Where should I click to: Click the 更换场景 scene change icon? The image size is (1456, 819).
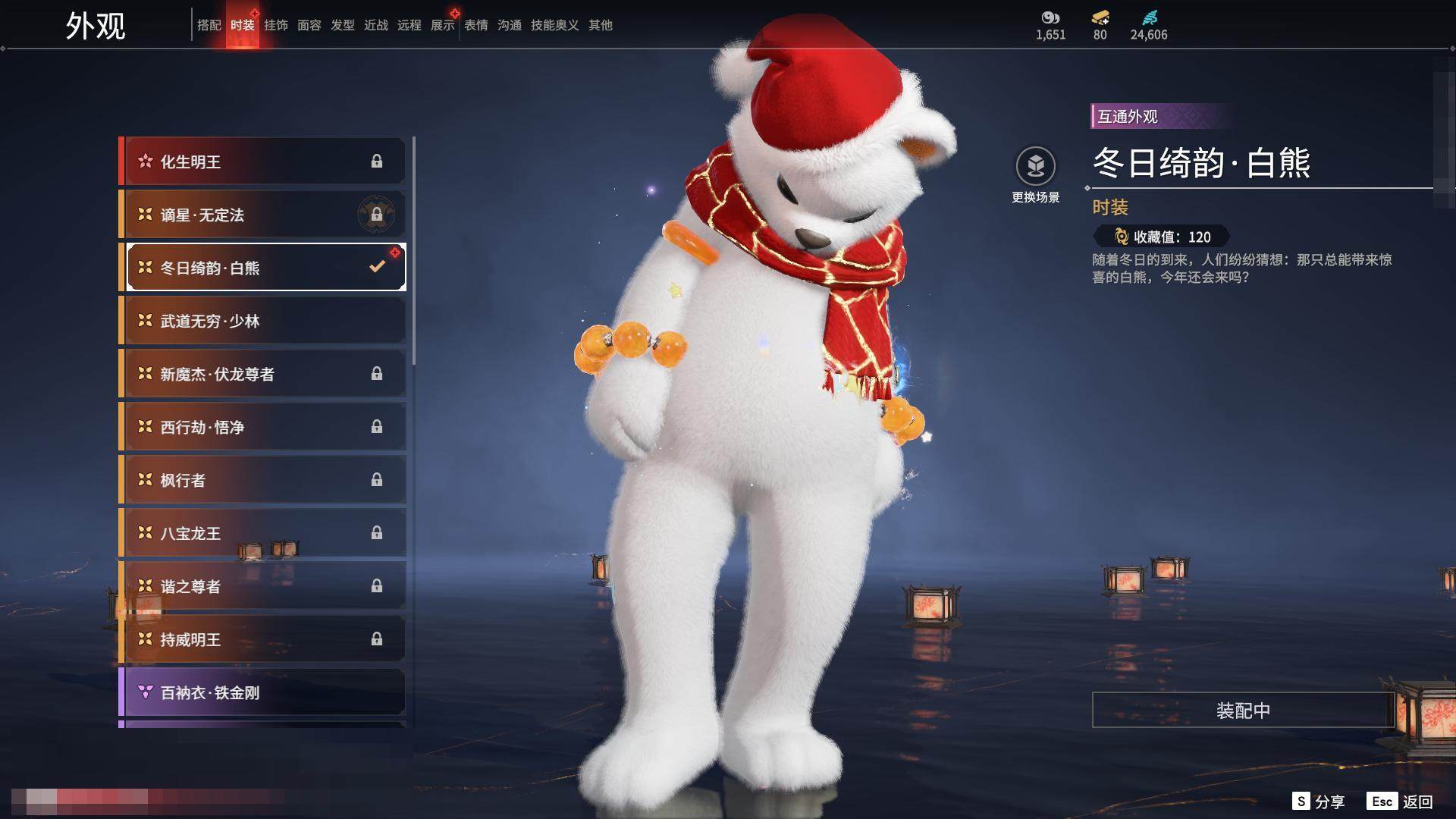[1035, 167]
